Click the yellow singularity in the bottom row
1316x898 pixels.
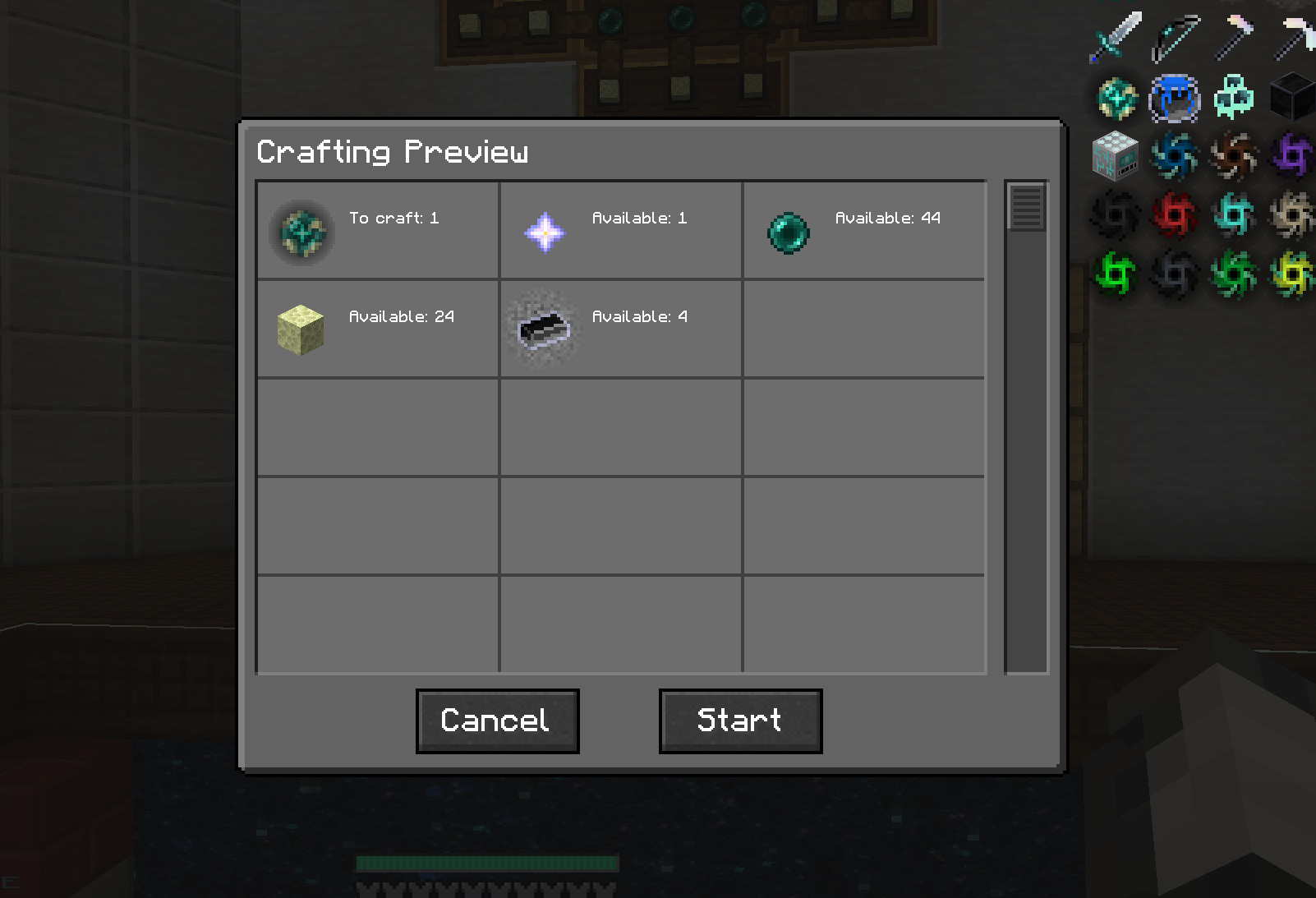[1291, 274]
